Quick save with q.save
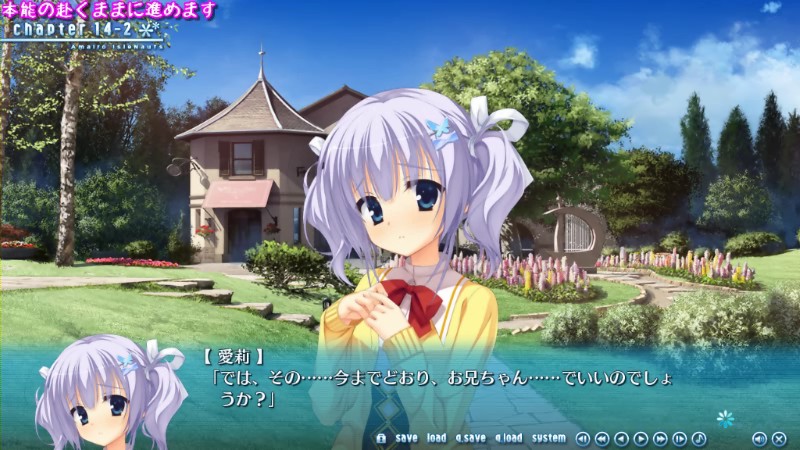This screenshot has width=800, height=450. pos(470,438)
